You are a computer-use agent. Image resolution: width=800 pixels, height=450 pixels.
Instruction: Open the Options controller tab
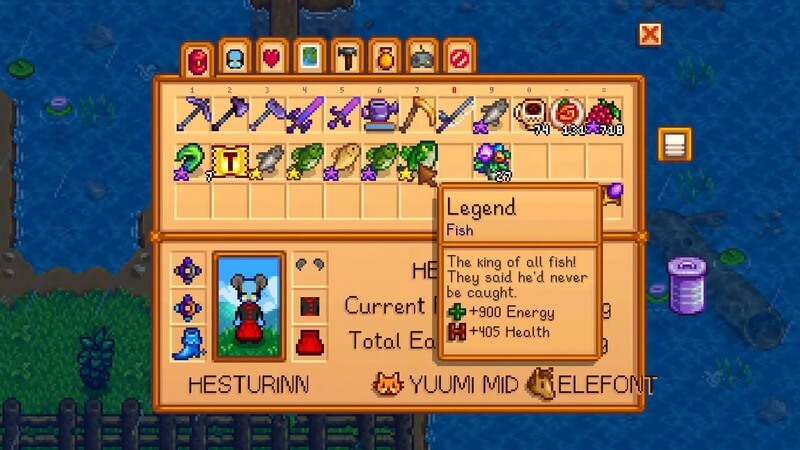[421, 59]
